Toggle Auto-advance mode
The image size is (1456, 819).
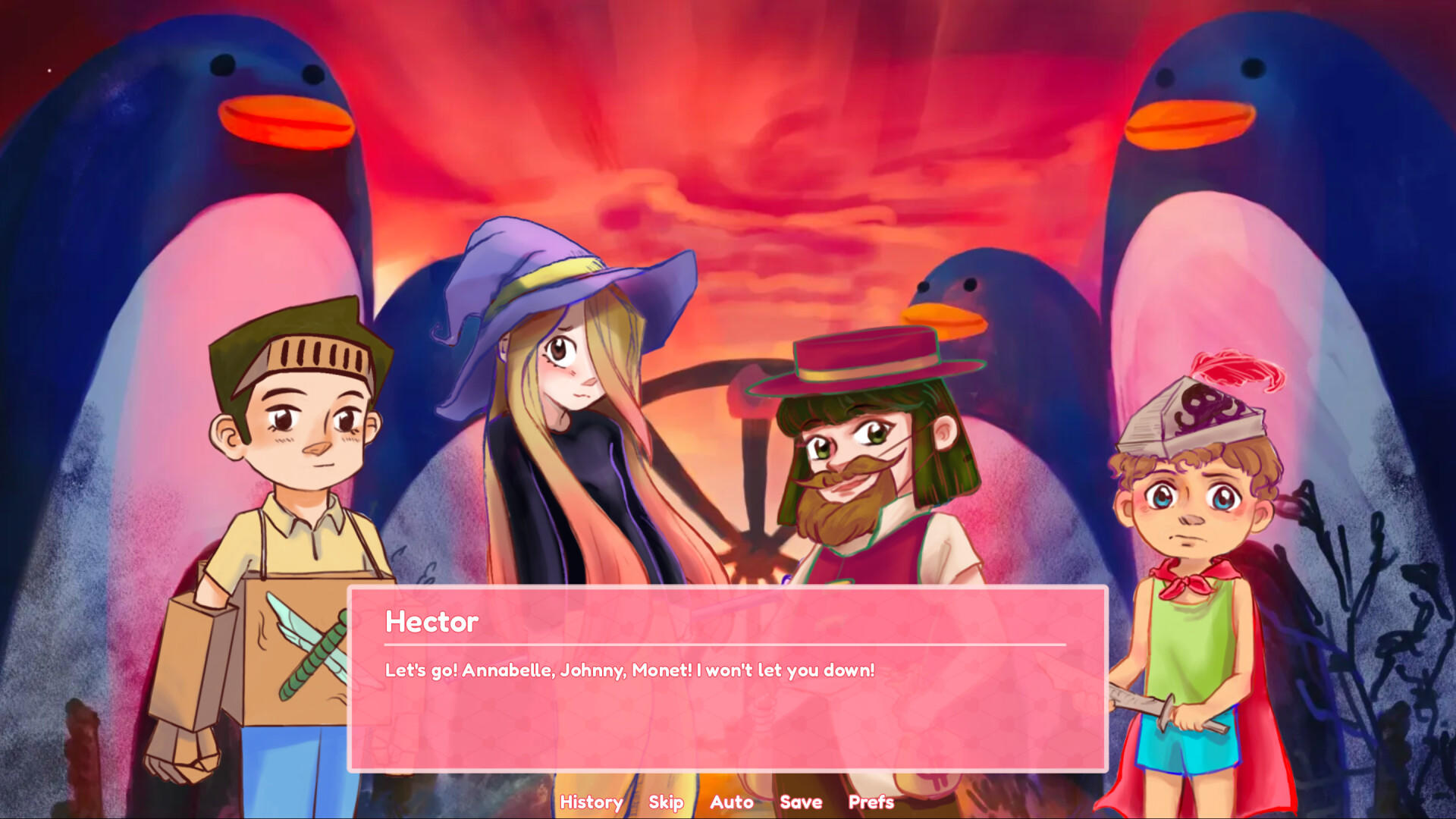pyautogui.click(x=731, y=802)
